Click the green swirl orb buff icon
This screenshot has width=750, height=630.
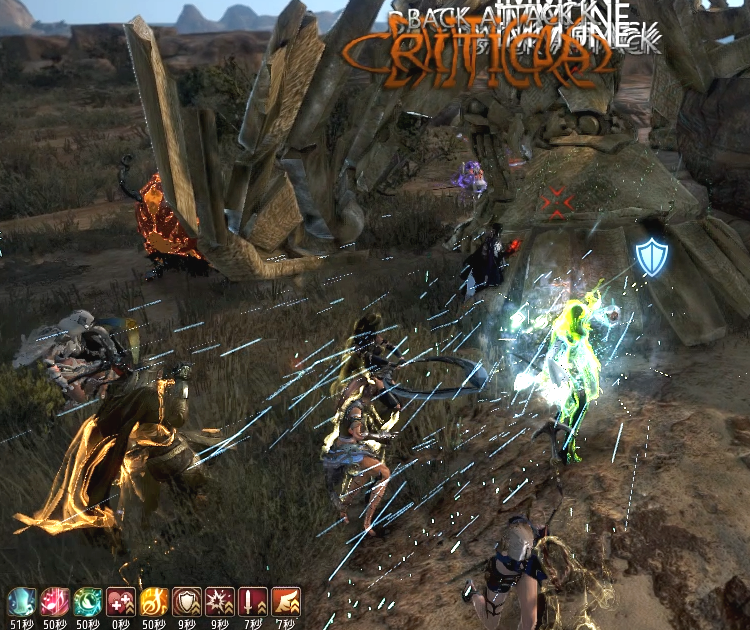pyautogui.click(x=87, y=600)
